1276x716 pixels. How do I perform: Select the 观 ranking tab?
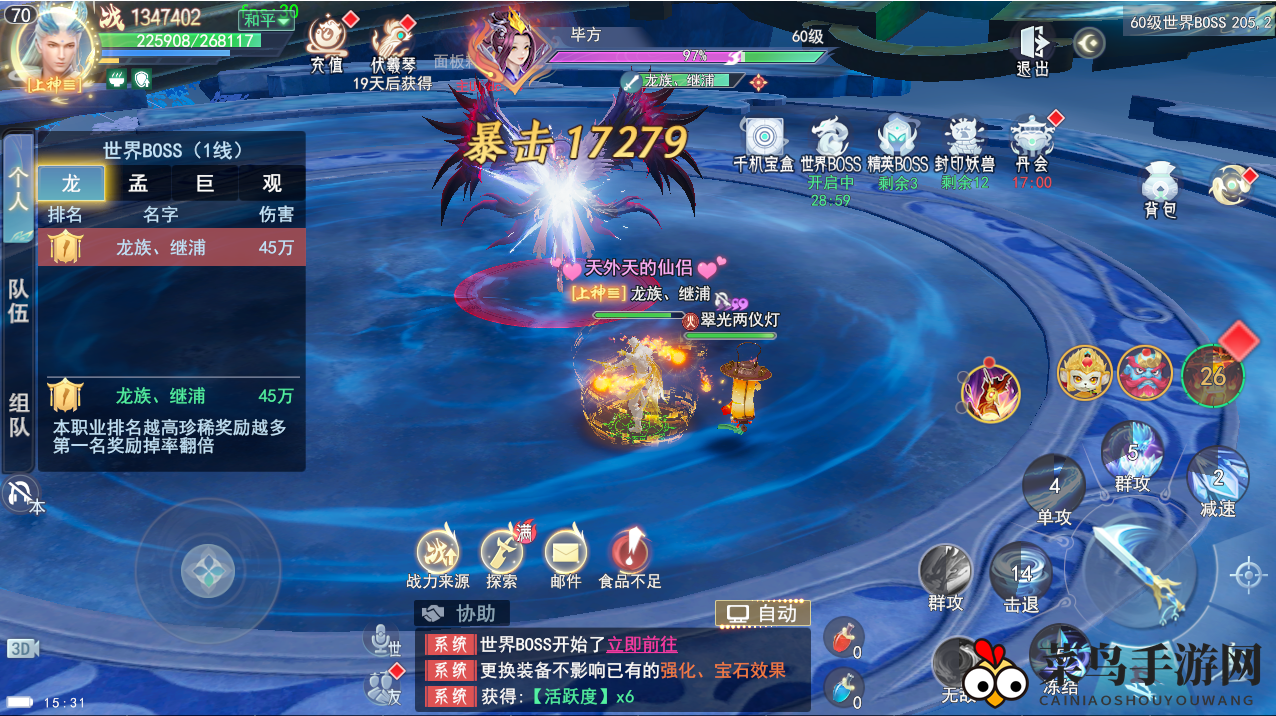pos(271,184)
